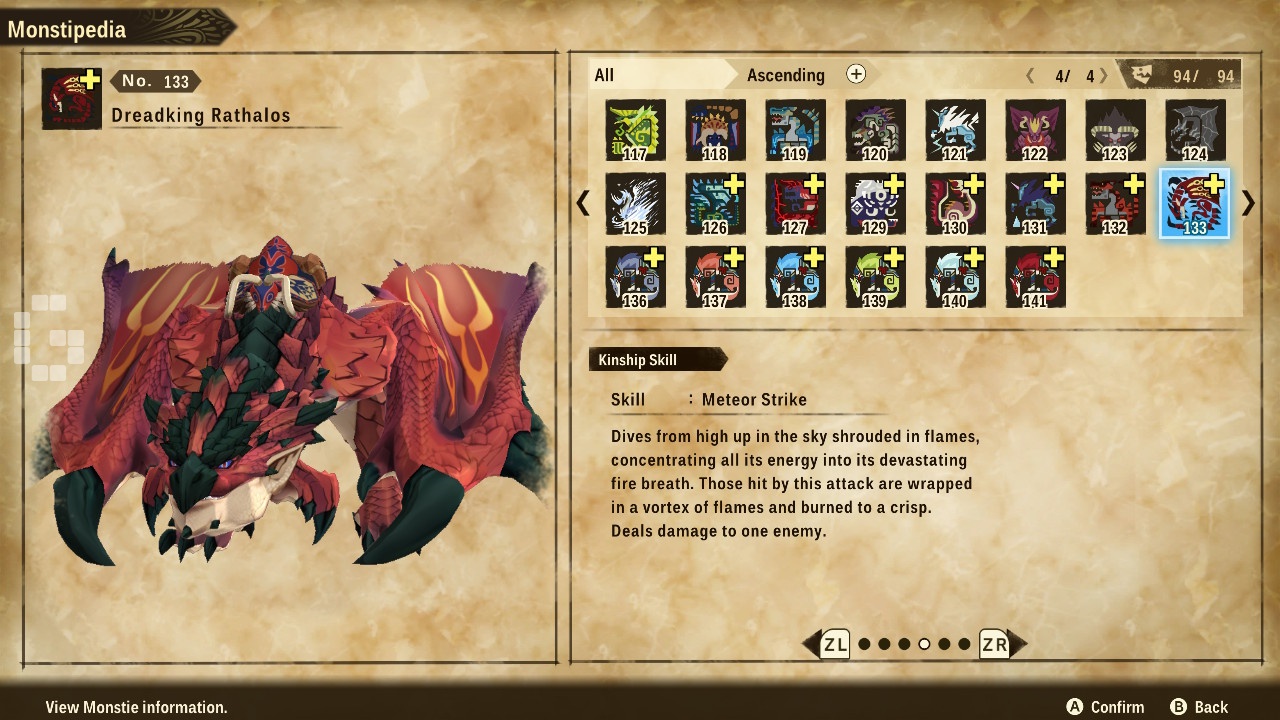Viewport: 1280px width, 720px height.
Task: Select the Dreadking Rathalos portrait thumbnail top-left
Action: tap(70, 98)
